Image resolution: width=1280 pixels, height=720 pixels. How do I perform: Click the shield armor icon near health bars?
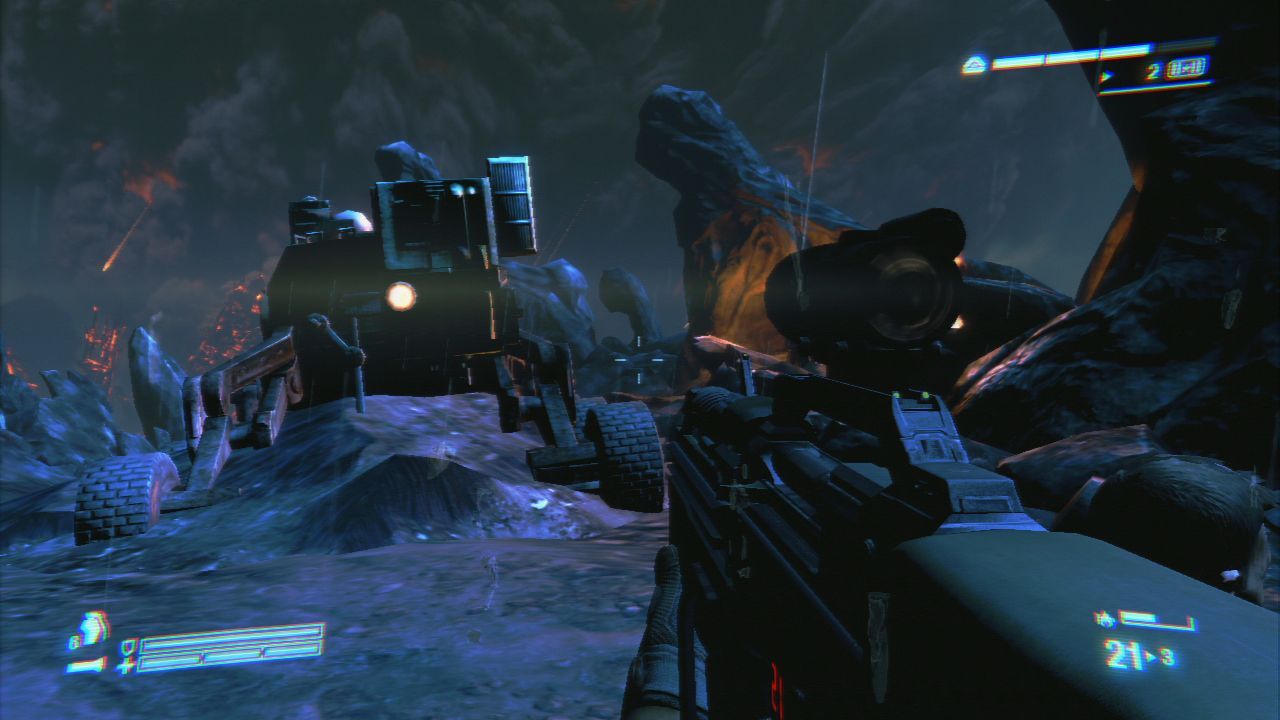(128, 649)
